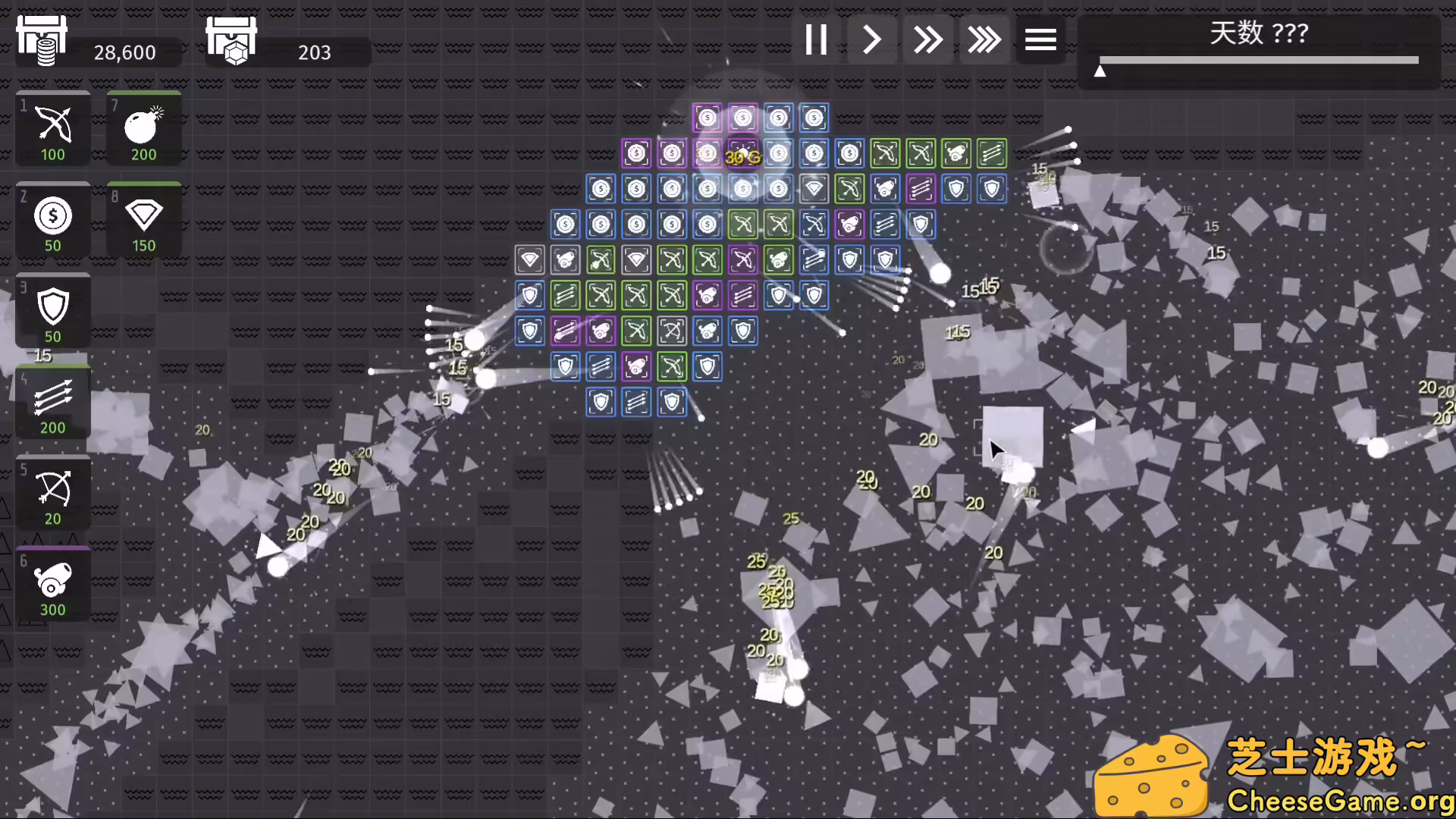Click the 天数 ??? day label
The width and height of the screenshot is (1456, 819).
[x=1259, y=33]
